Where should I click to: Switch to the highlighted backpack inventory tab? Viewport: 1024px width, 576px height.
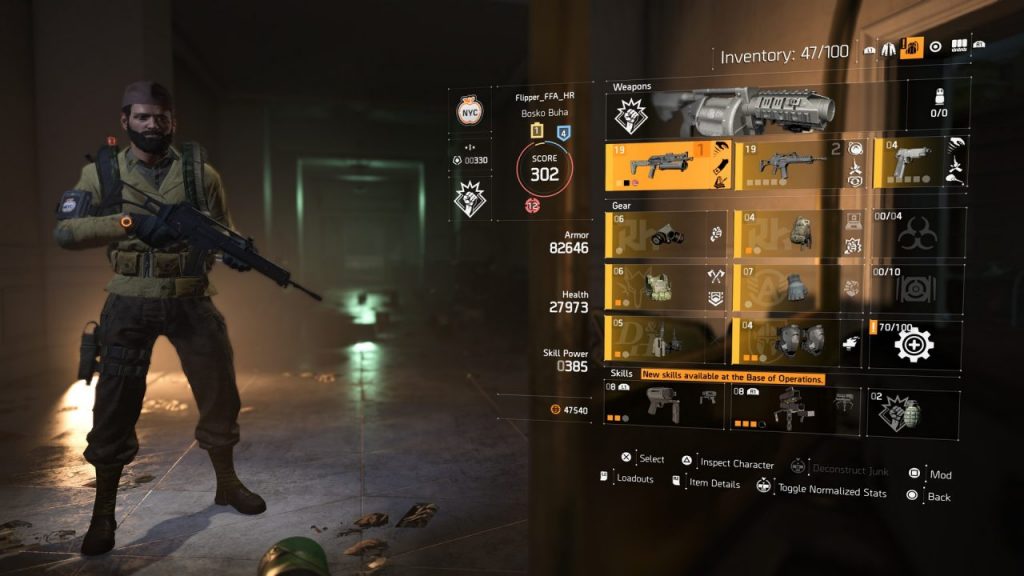click(x=911, y=47)
